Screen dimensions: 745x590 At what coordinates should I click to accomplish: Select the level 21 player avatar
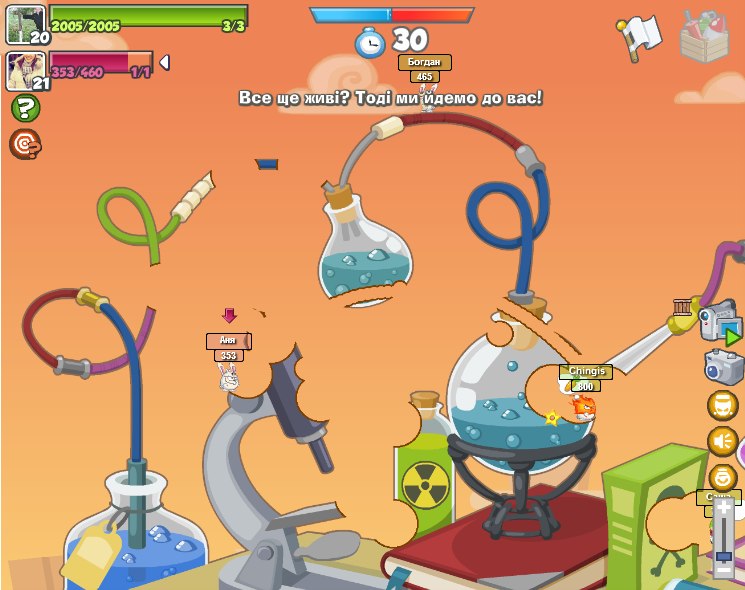pyautogui.click(x=26, y=71)
